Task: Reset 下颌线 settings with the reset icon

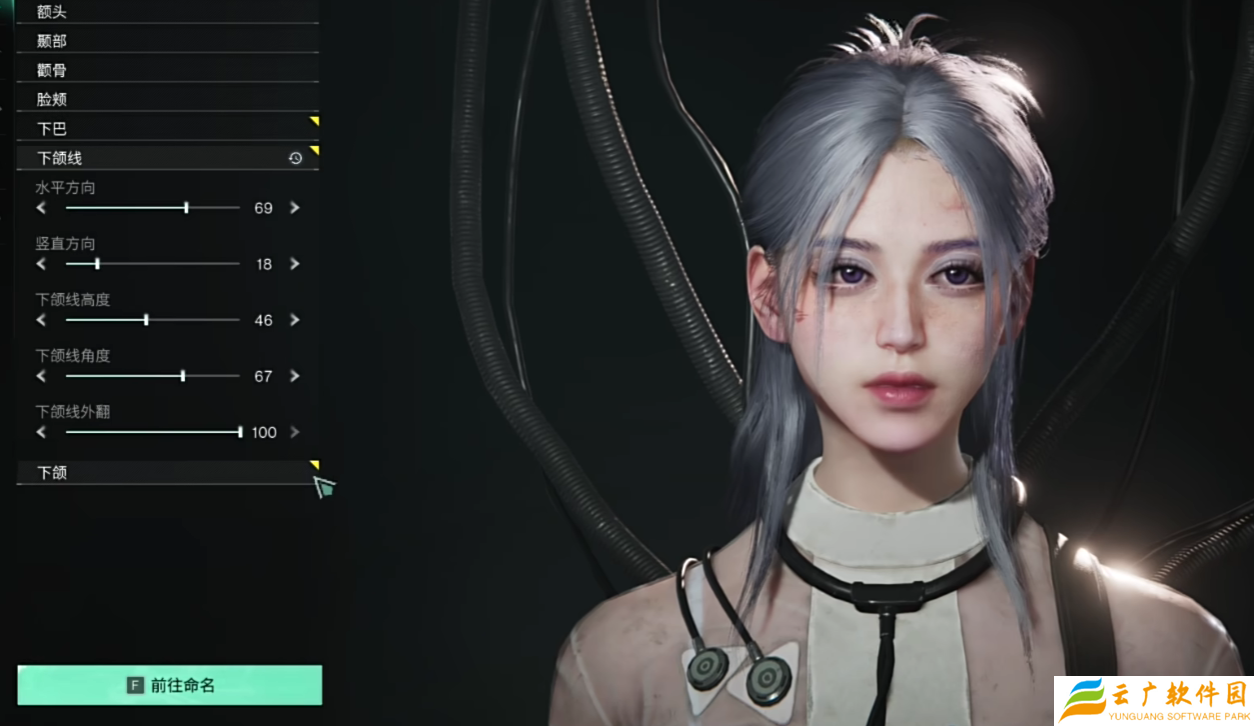Action: coord(295,158)
